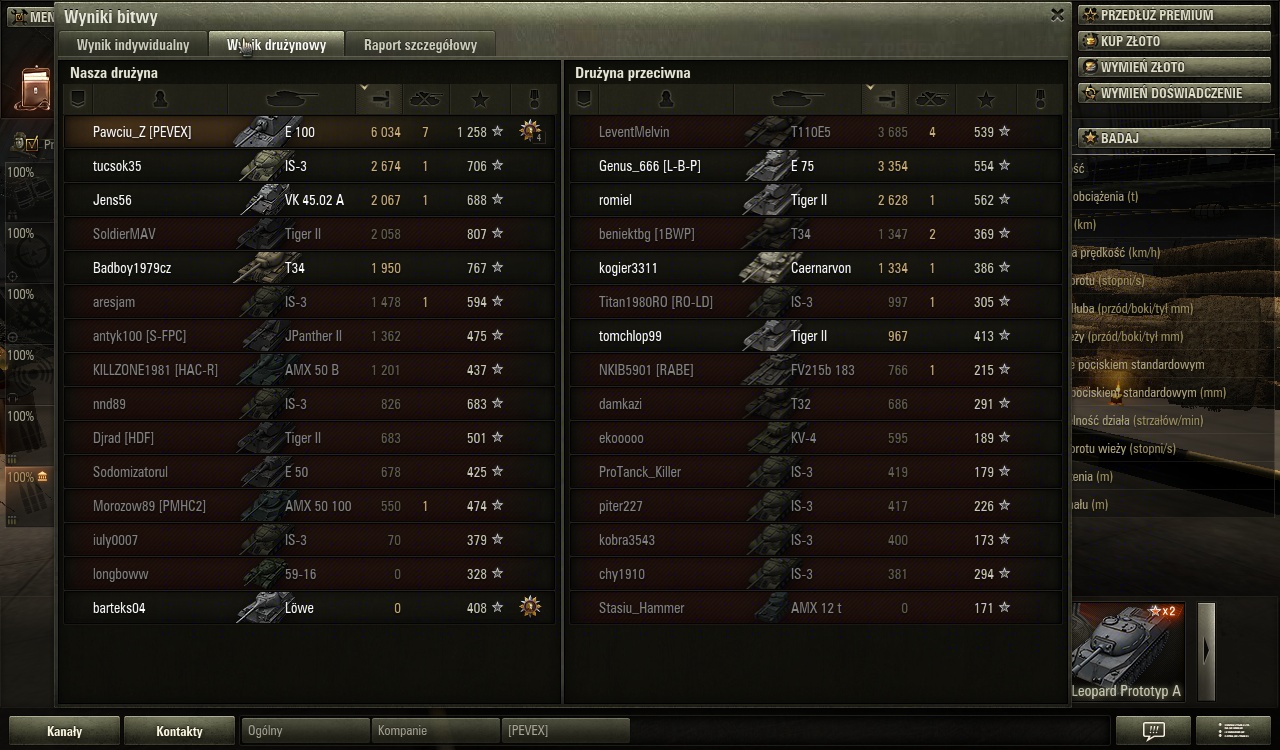Select the Kompanie chat channel tab

(x=434, y=731)
